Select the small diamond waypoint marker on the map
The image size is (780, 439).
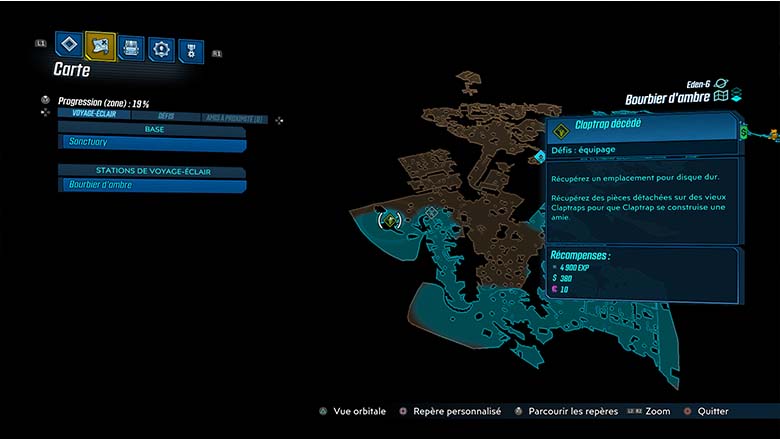(x=541, y=156)
